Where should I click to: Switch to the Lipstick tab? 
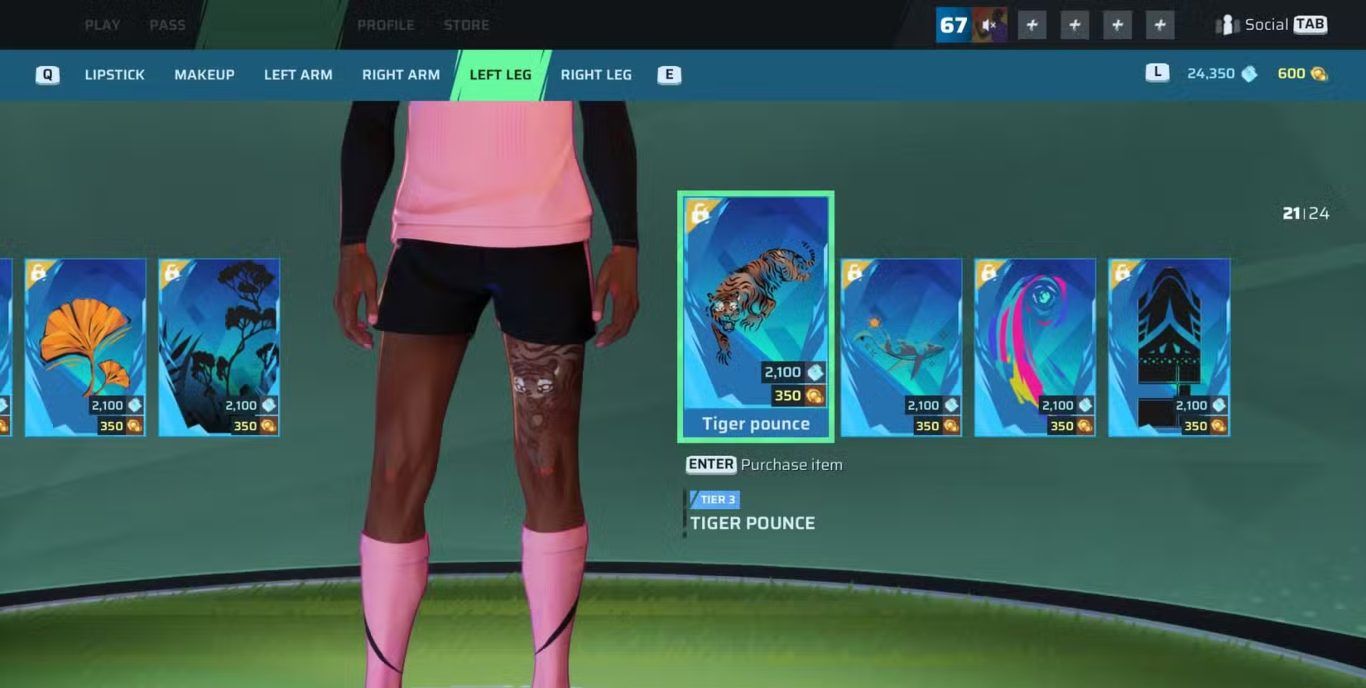coord(114,75)
